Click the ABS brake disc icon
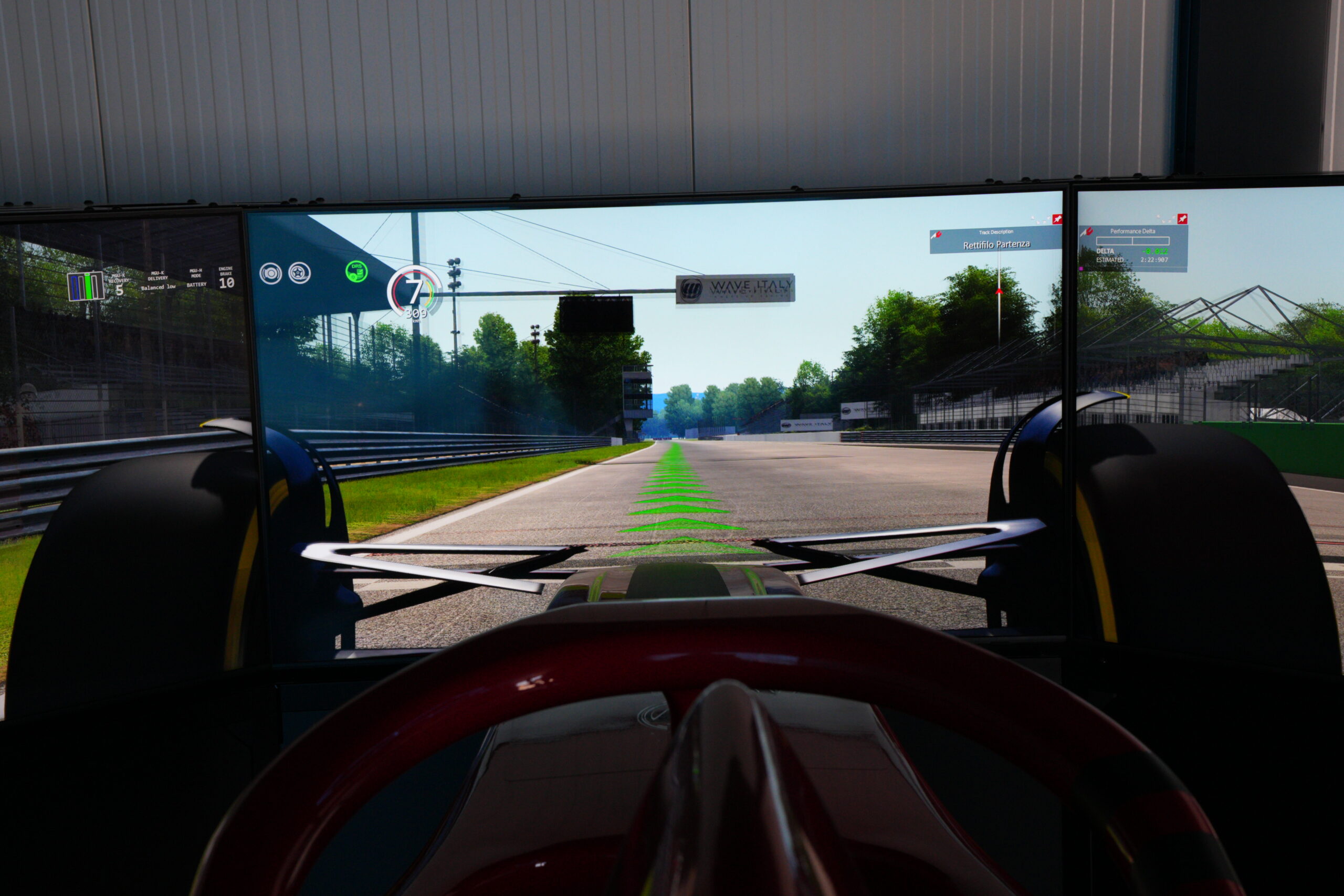Screen dimensions: 1344x896 [270, 273]
